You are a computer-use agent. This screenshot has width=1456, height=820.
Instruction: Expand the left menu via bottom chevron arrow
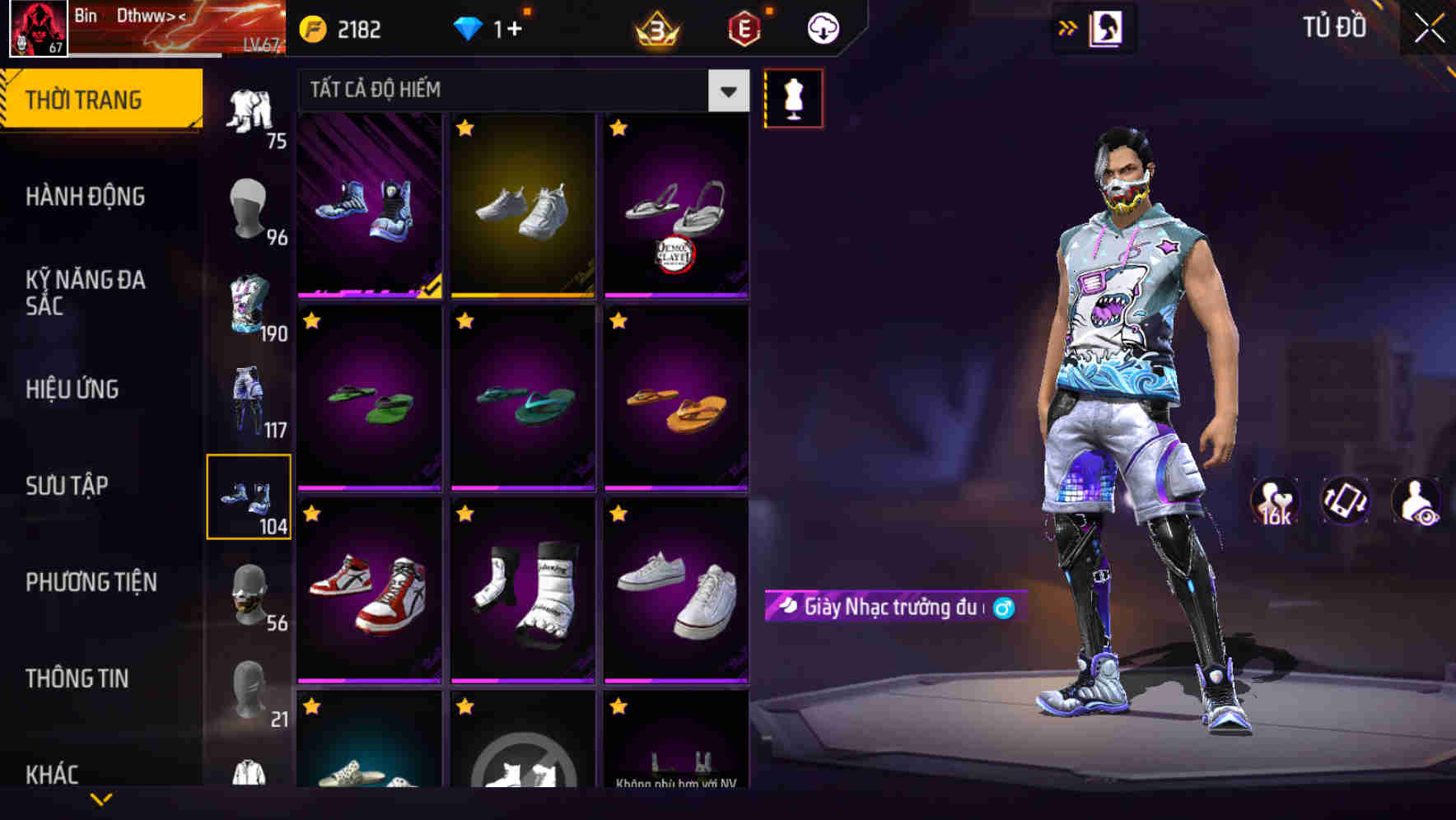click(x=100, y=800)
